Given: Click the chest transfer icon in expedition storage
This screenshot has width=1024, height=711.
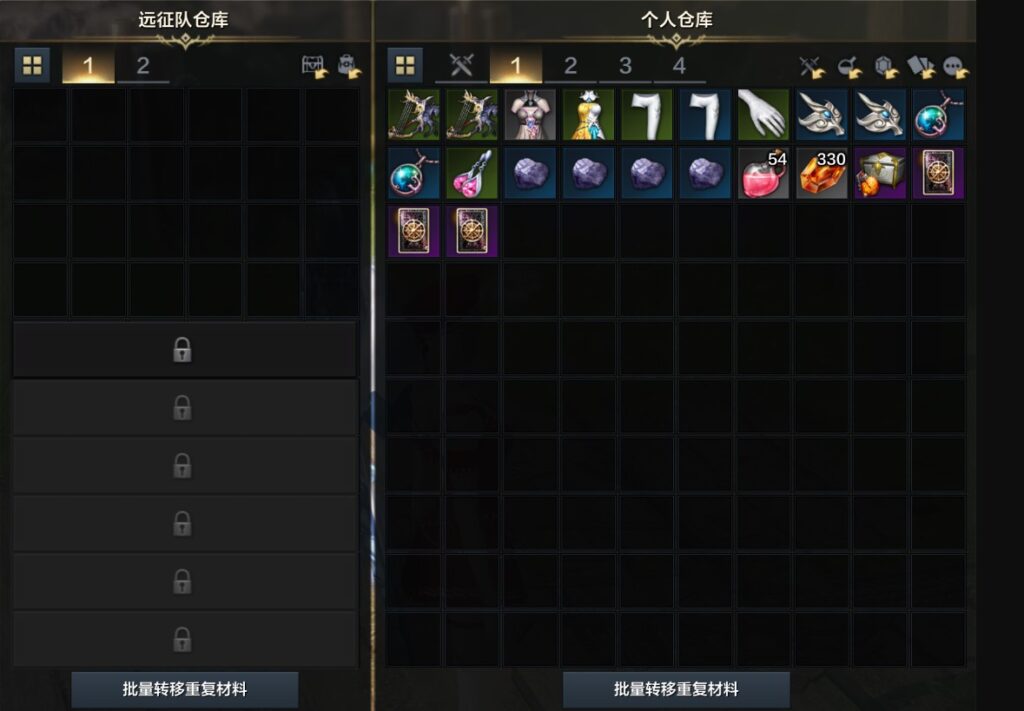Looking at the screenshot, I should coord(315,67).
